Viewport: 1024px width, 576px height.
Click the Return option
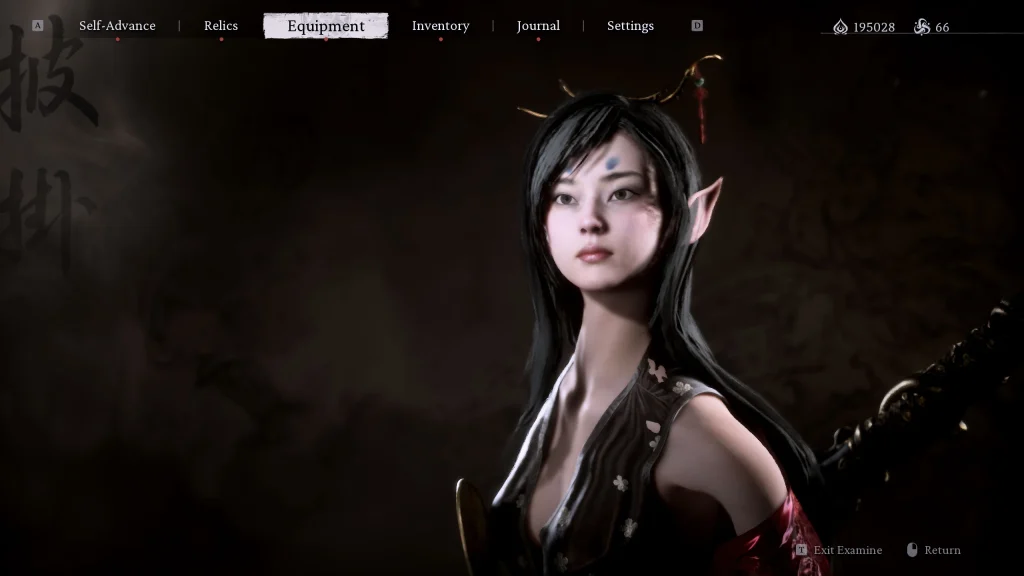(x=941, y=550)
